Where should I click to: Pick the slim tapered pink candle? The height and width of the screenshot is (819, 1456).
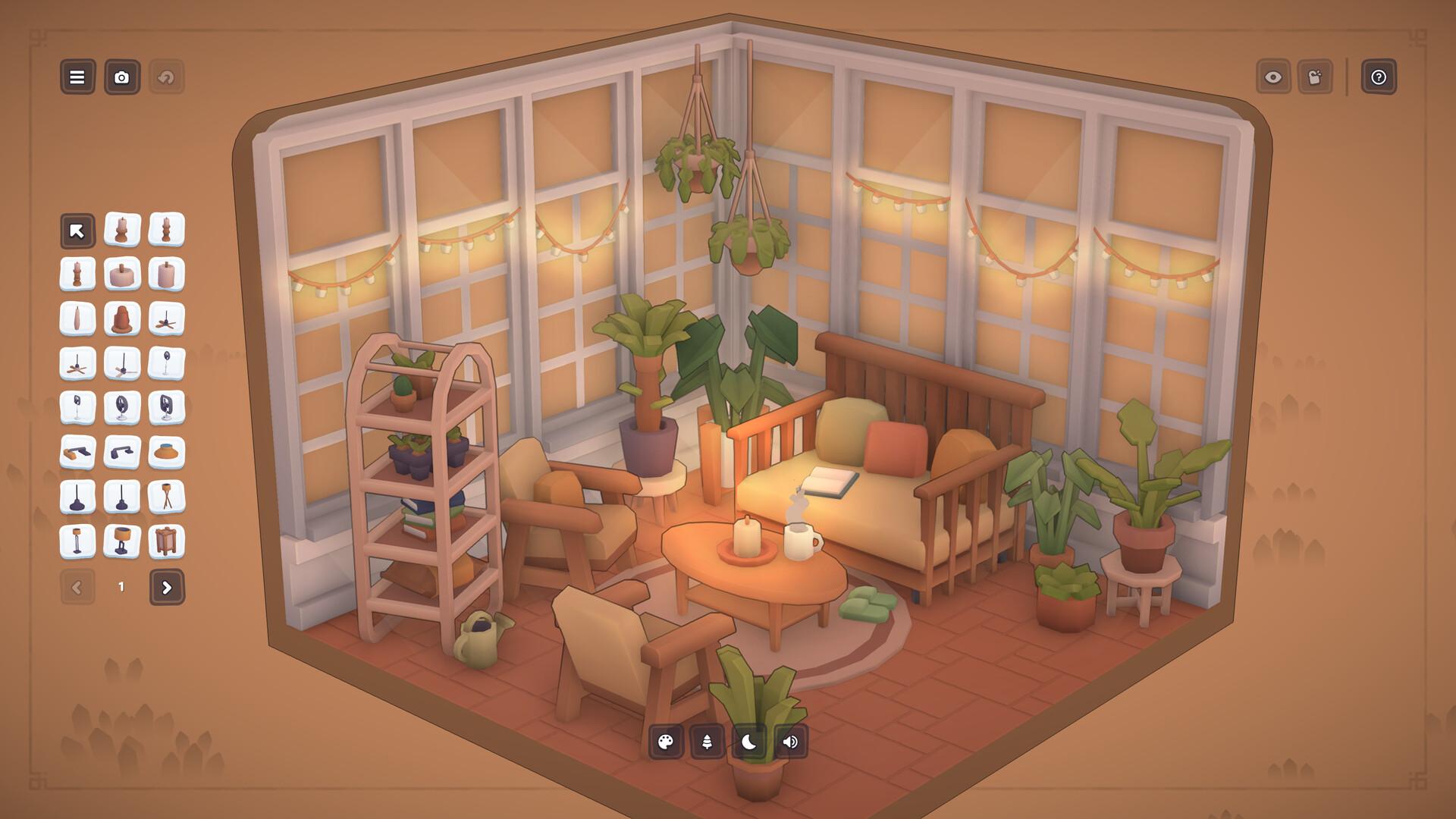tap(77, 318)
